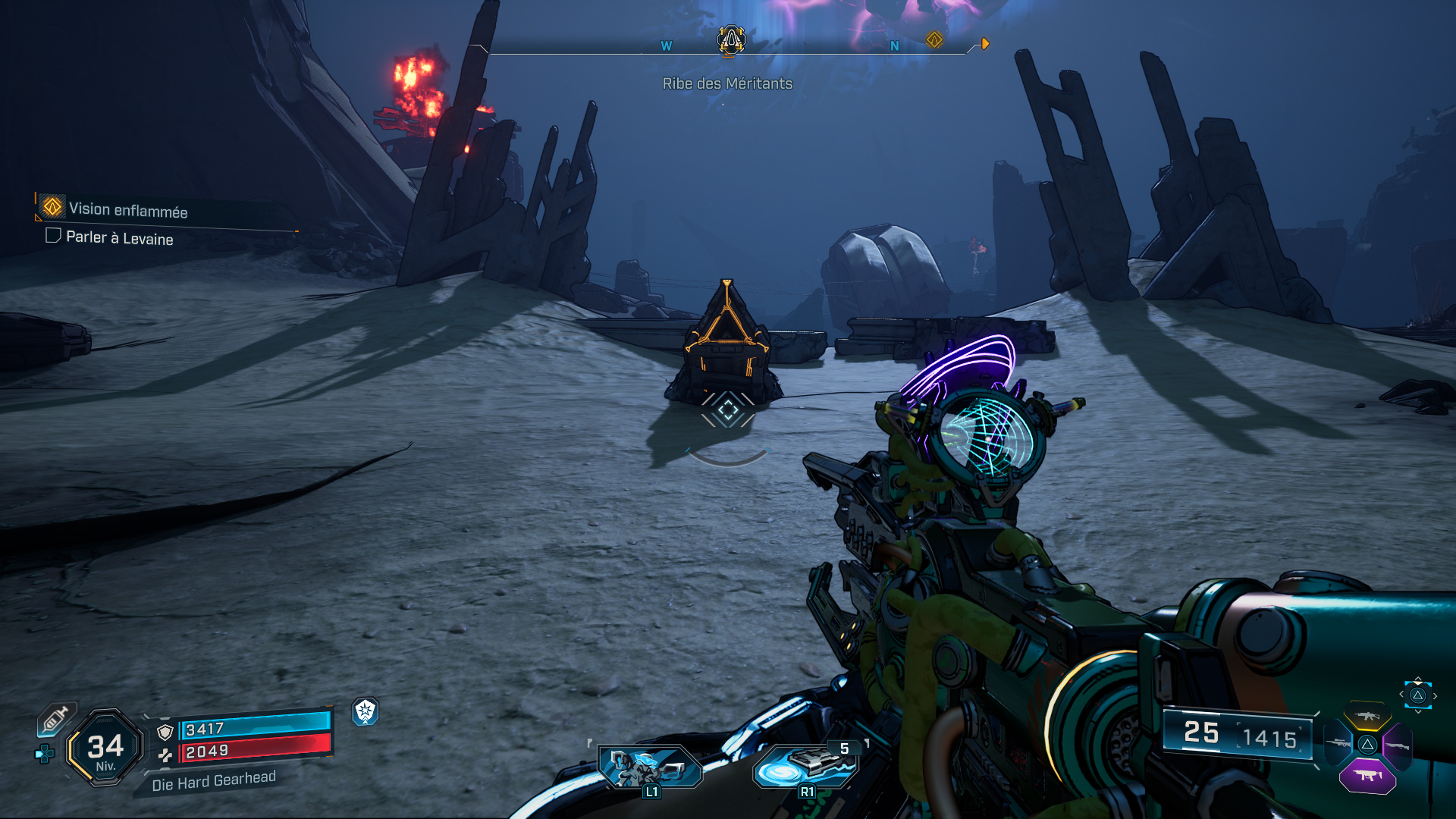Click the right chevron beside the triangle swap indicator
The height and width of the screenshot is (819, 1456).
(x=1436, y=695)
